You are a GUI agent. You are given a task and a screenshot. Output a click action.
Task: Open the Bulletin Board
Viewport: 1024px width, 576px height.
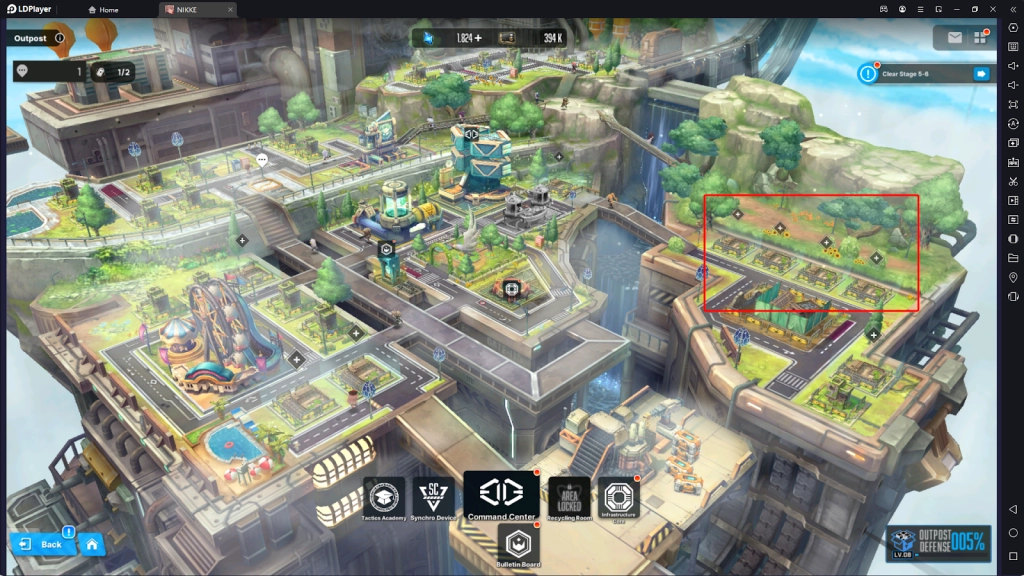click(x=518, y=546)
